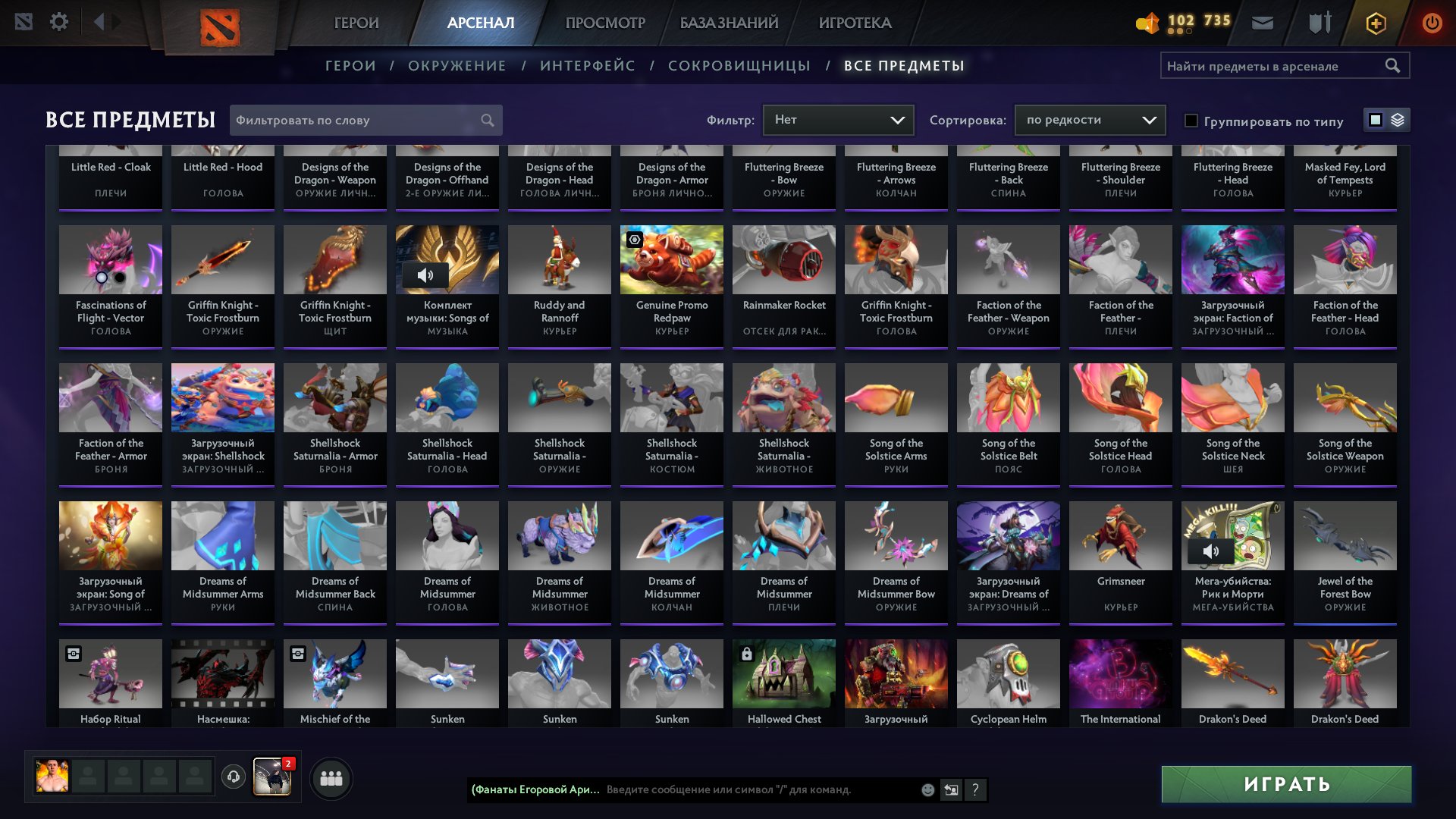
Task: Open the СОКРОВИЩНИЦЫ subcategory
Action: 738,65
